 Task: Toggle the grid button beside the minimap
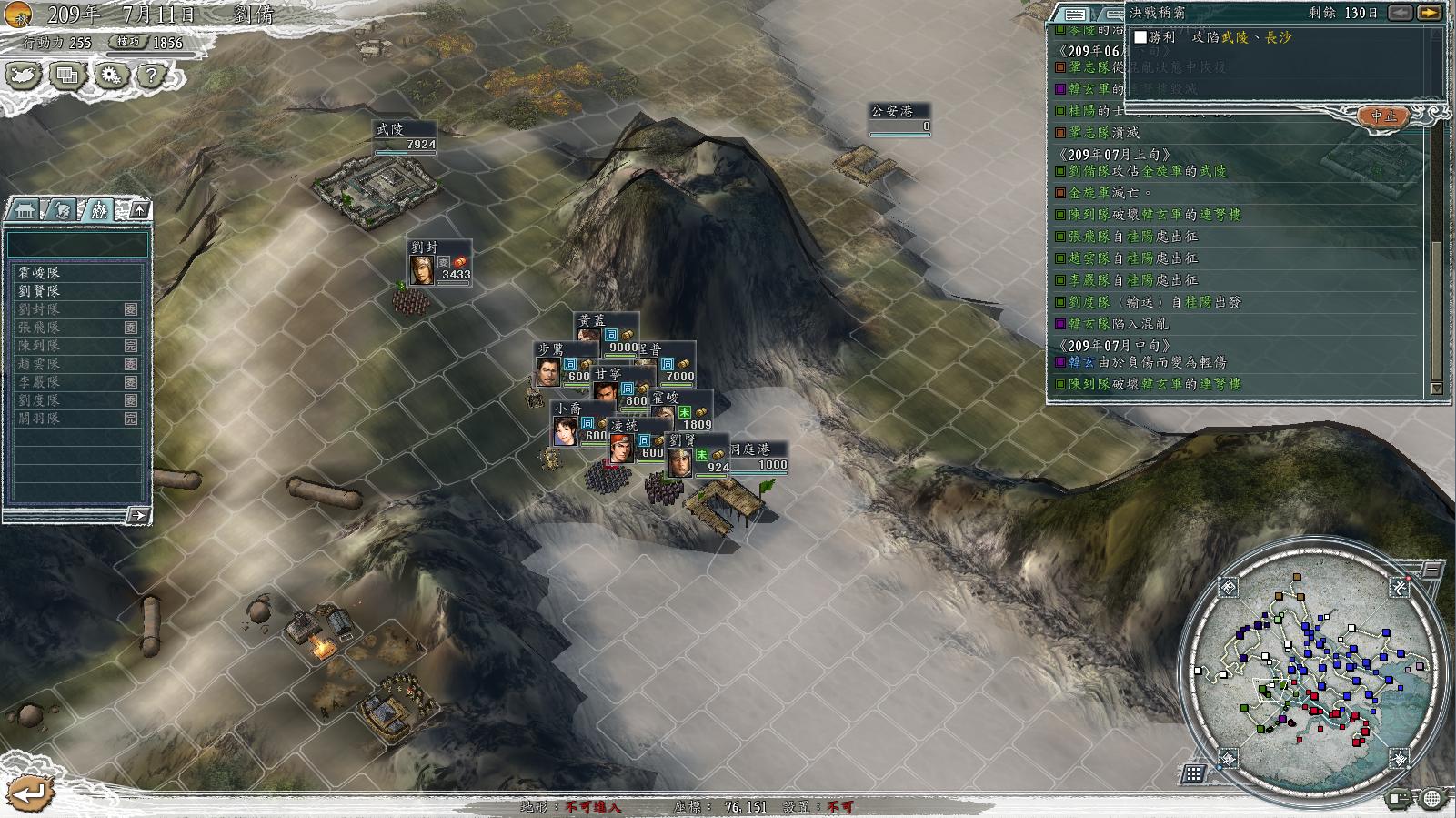(x=1193, y=773)
